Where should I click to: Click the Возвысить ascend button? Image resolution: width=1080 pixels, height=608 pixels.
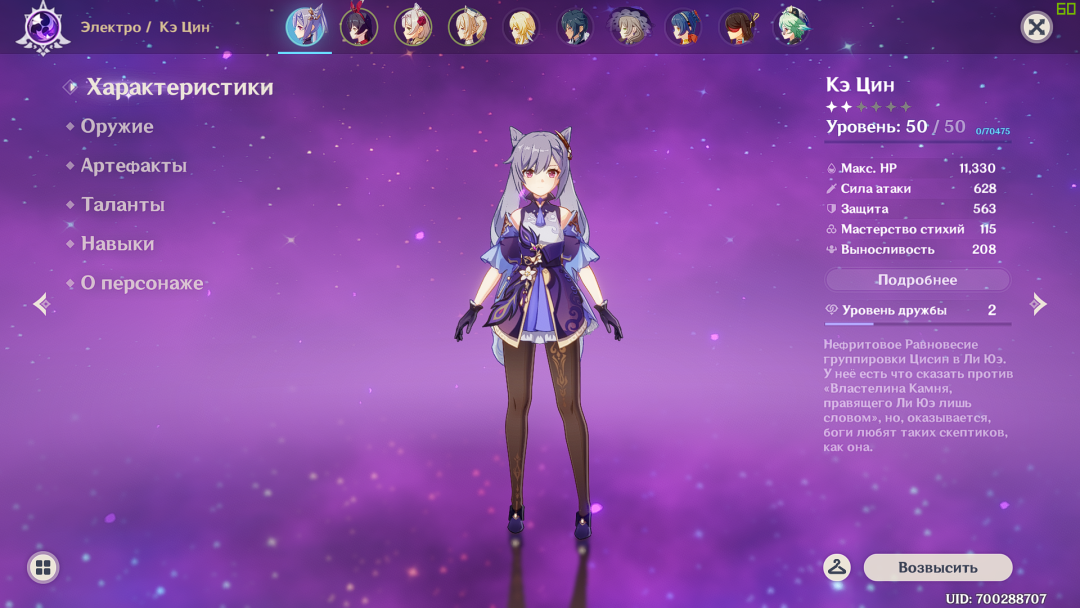click(937, 567)
